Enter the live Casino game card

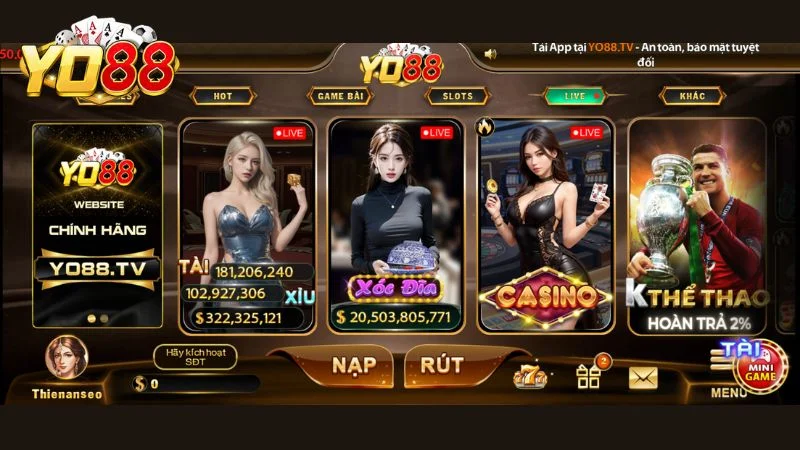click(544, 226)
